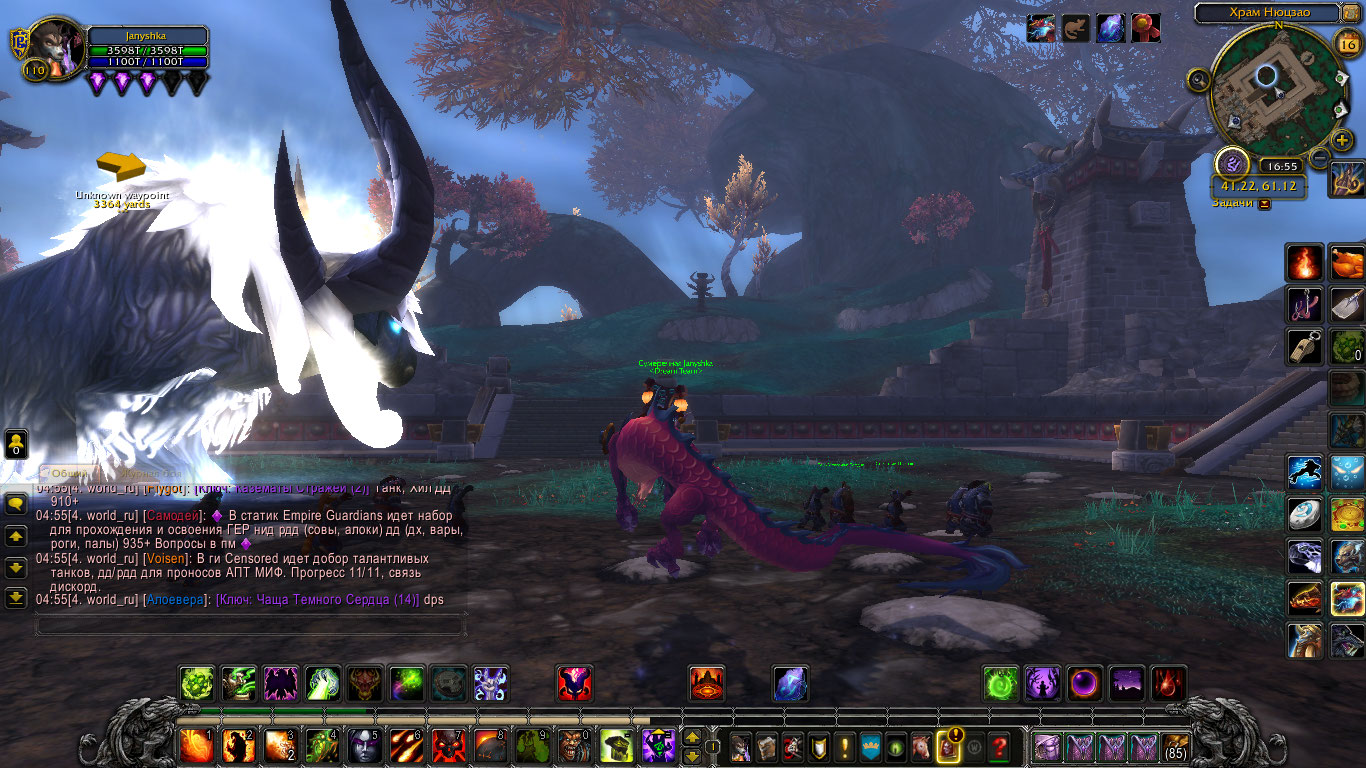This screenshot has height=768, width=1366.
Task: Use the whistle item slot
Action: 1304,348
